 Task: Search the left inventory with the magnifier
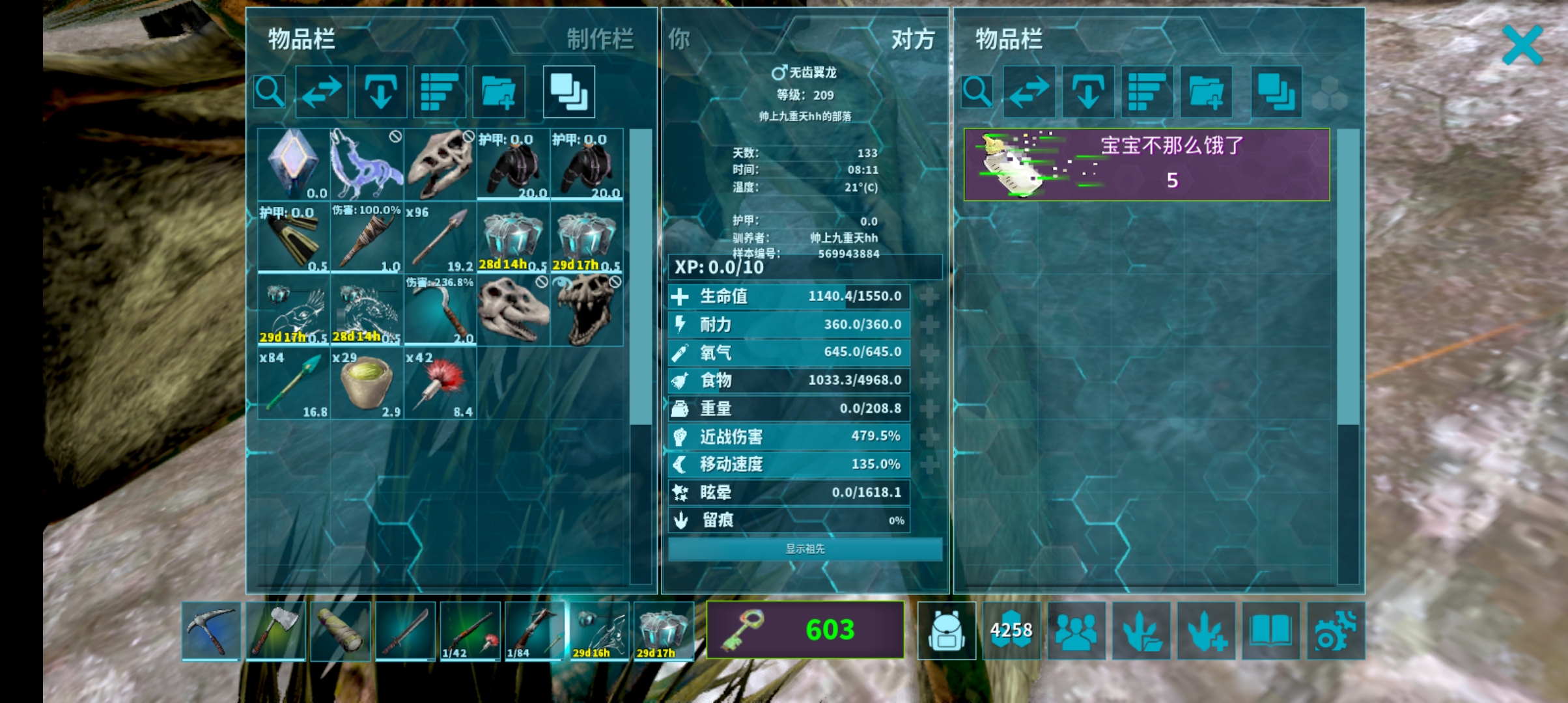coord(270,92)
